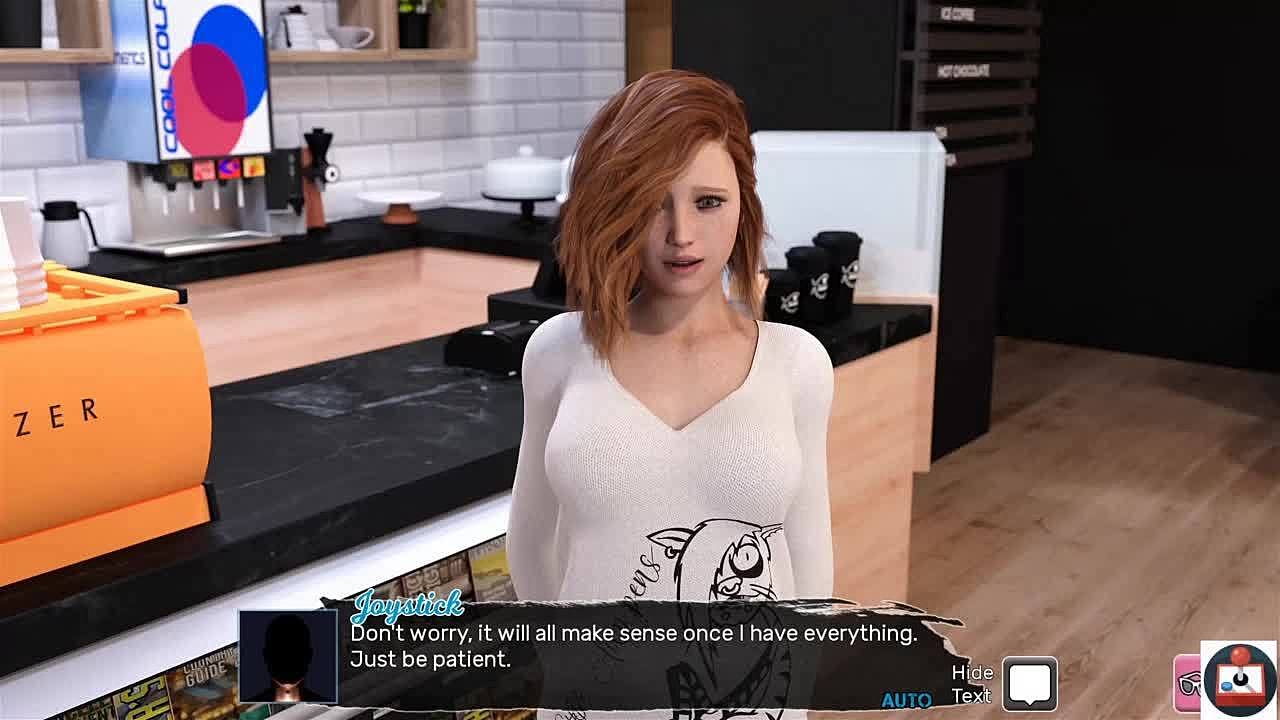Click the joystick logo icon

[1239, 679]
